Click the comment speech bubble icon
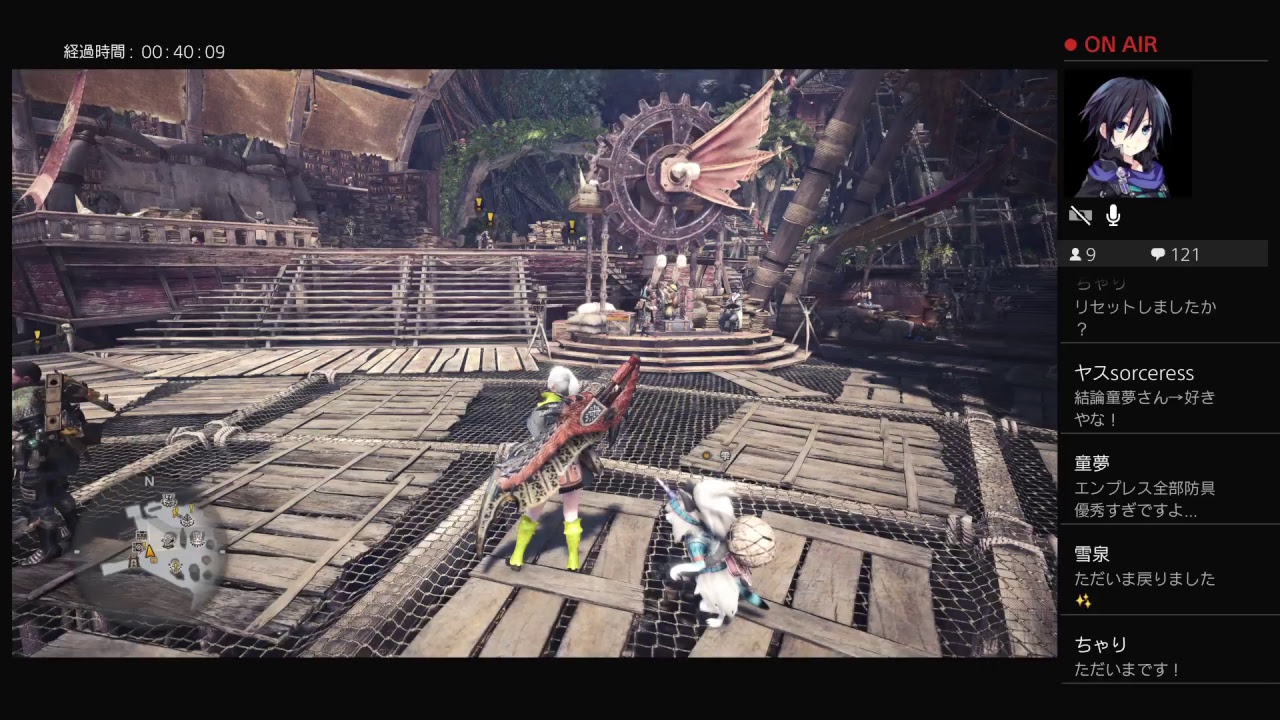The width and height of the screenshot is (1280, 720). (x=1158, y=254)
